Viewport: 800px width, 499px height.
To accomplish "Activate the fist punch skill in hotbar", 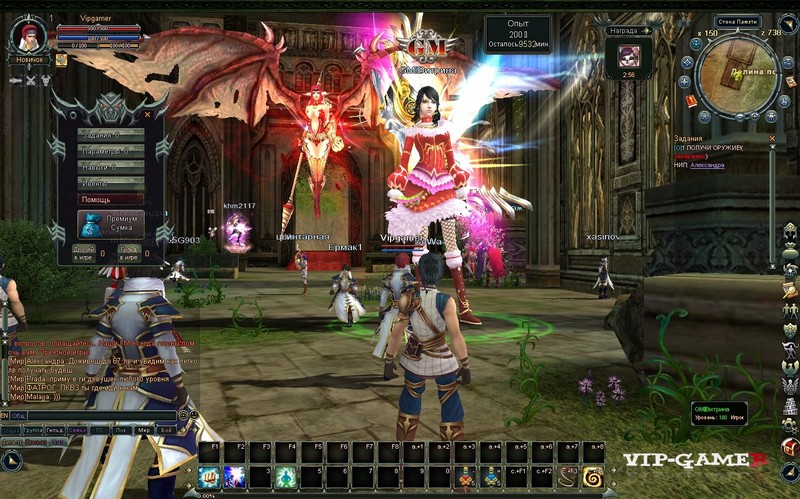I will tap(209, 476).
